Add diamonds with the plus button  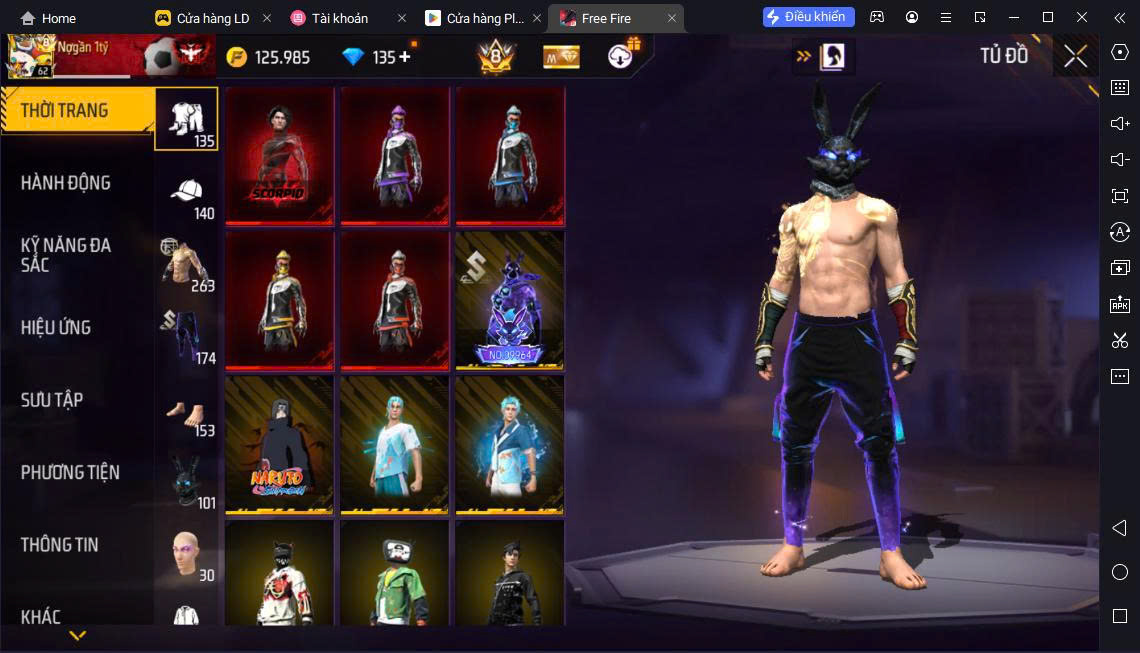[x=405, y=57]
